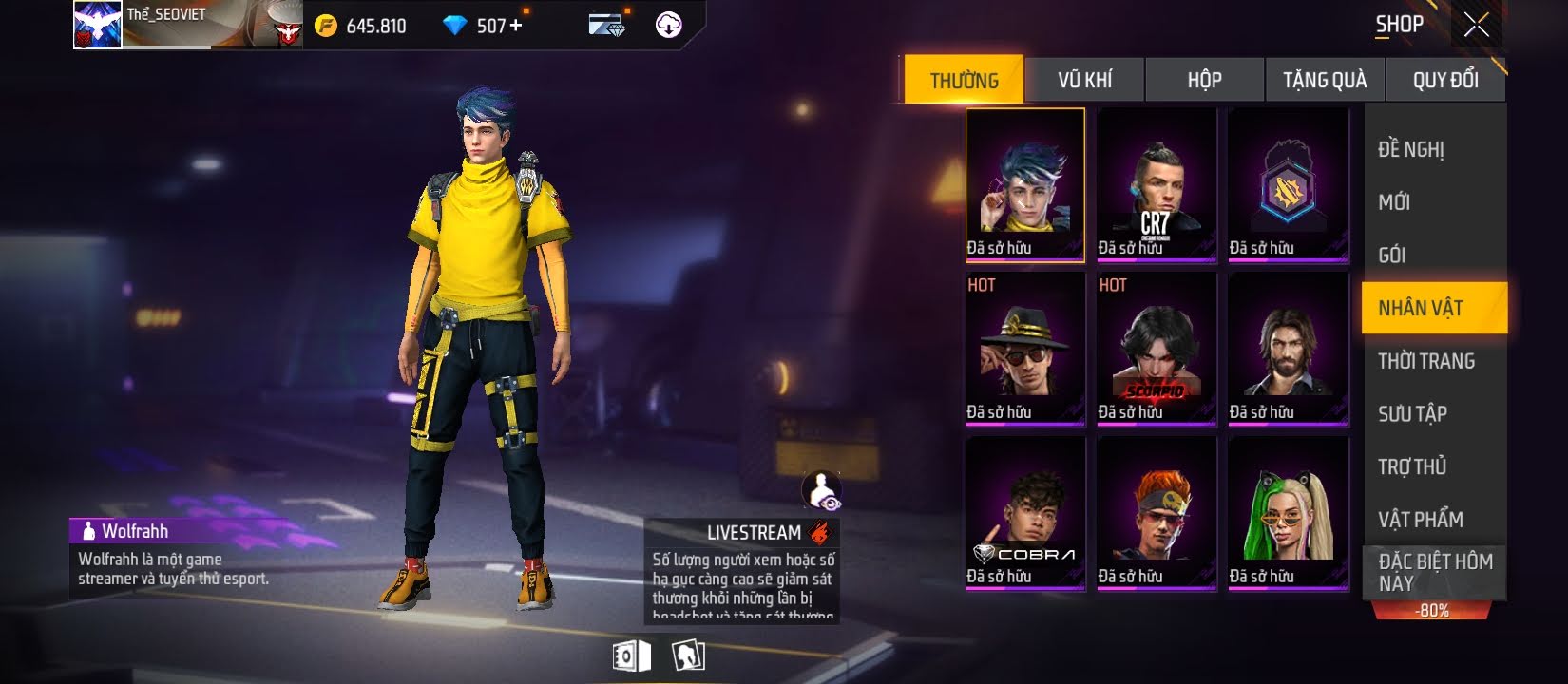This screenshot has height=684, width=1568.
Task: Choose the GÓI category
Action: pos(1392,255)
